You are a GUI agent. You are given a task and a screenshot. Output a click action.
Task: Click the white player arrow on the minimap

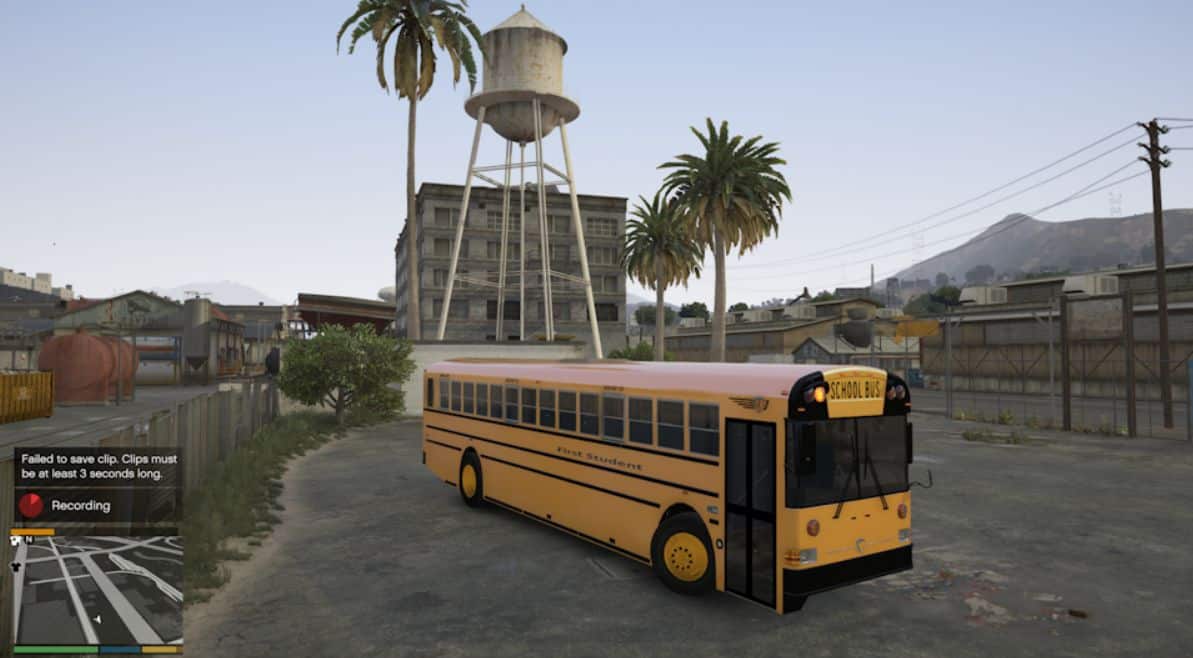coord(97,620)
